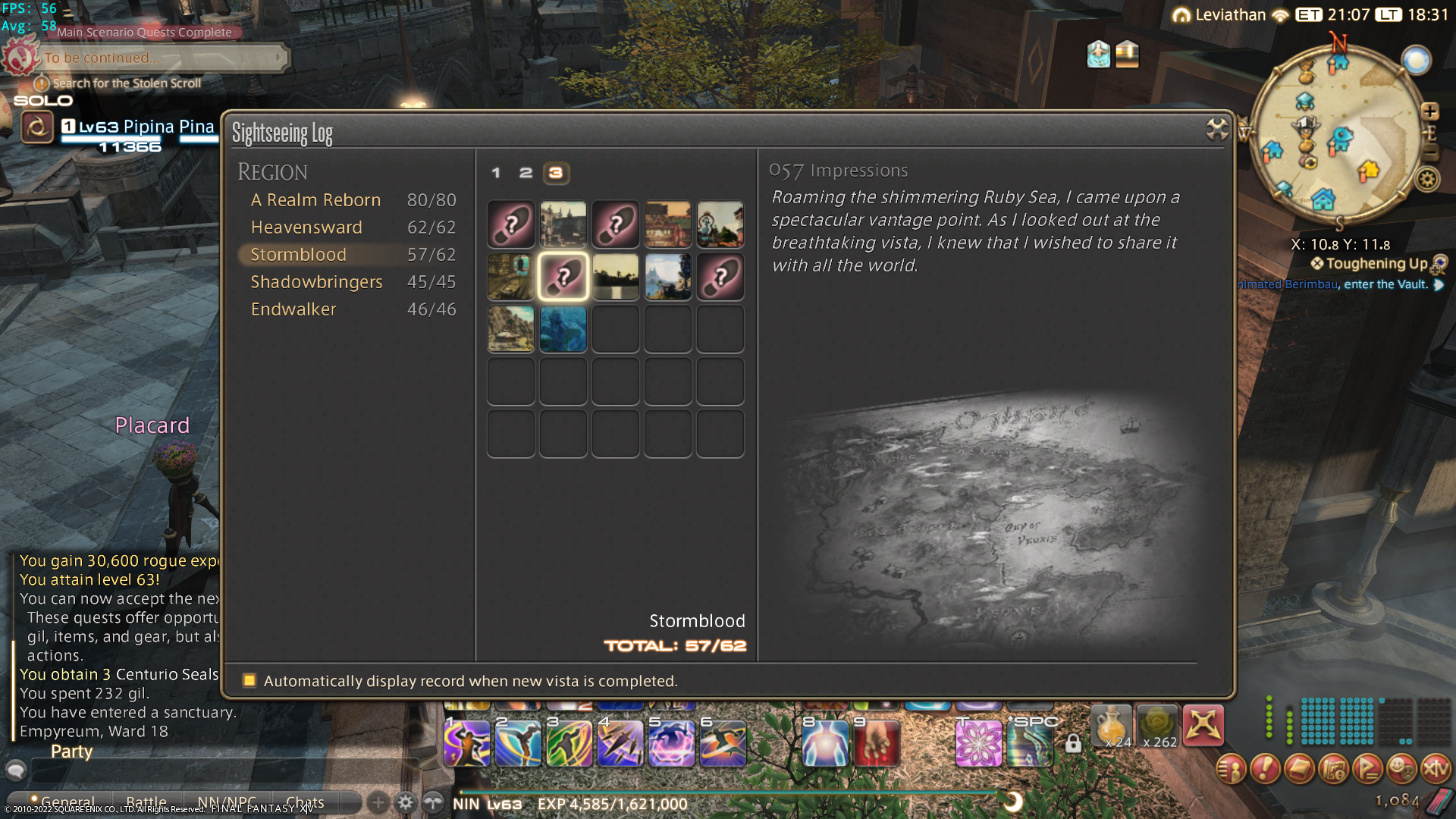Open the Endwalker region list
Viewport: 1456px width, 819px height.
click(293, 309)
